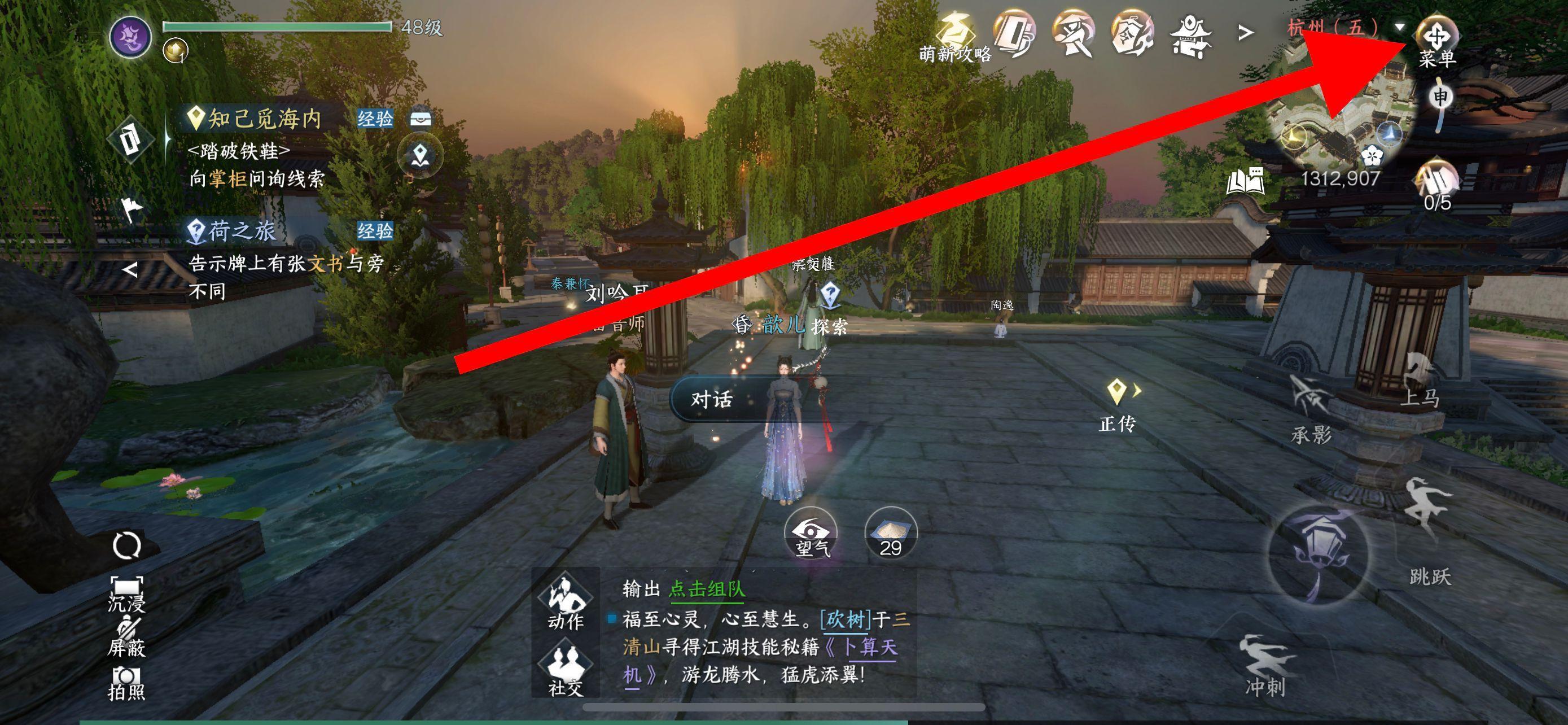The width and height of the screenshot is (1568, 725).
Task: Click the 点击组队 team-up link
Action: [x=707, y=589]
